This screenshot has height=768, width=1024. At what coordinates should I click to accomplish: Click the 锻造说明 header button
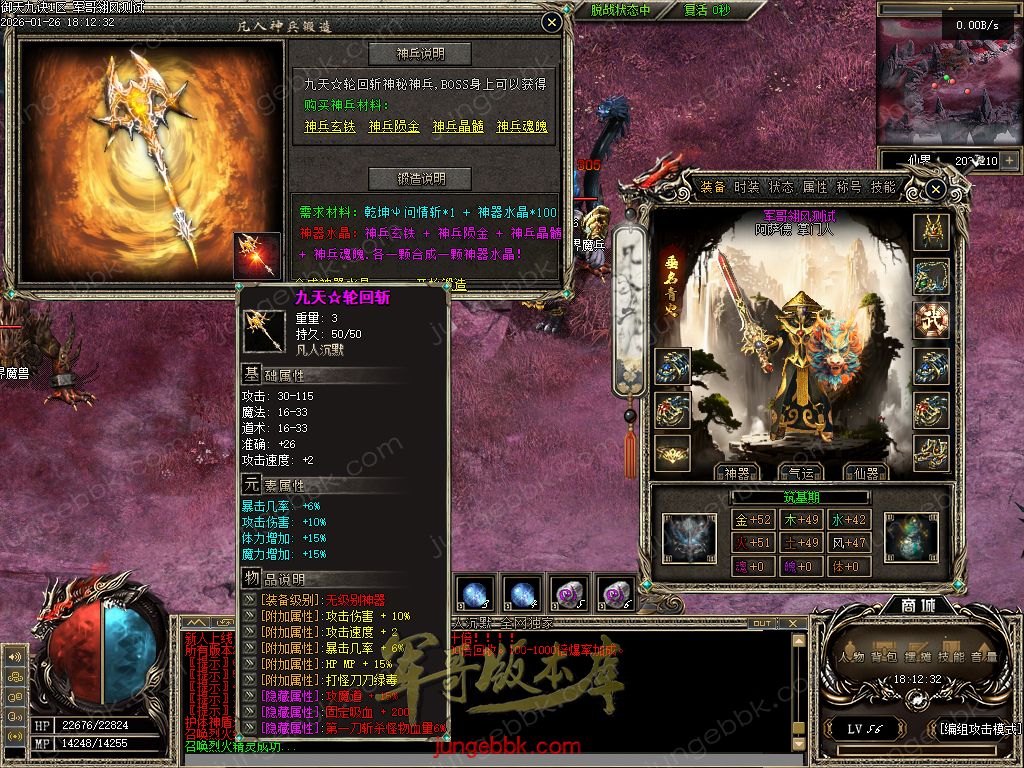420,179
